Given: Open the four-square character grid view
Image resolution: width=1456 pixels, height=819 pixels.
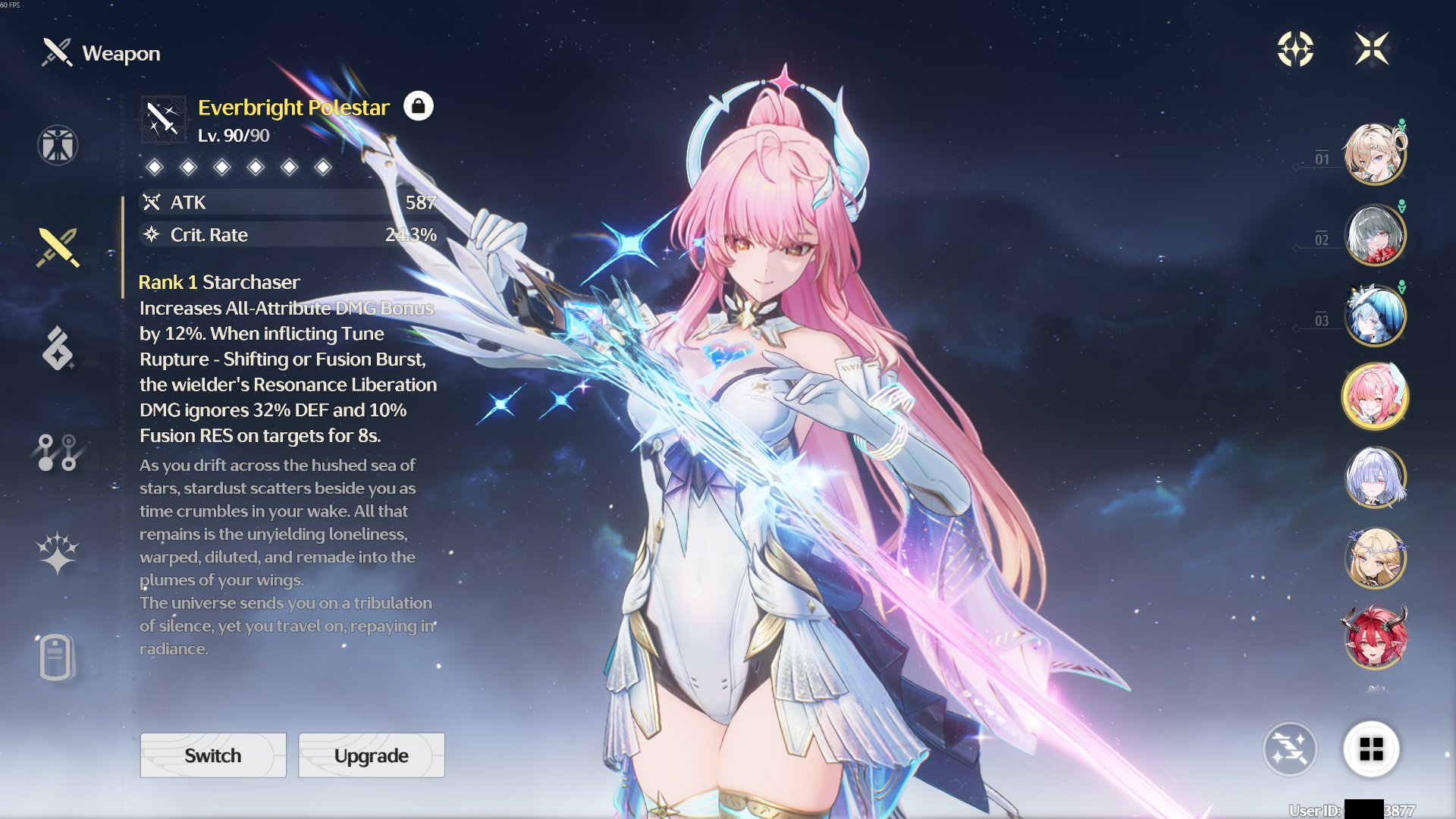Looking at the screenshot, I should (1371, 749).
